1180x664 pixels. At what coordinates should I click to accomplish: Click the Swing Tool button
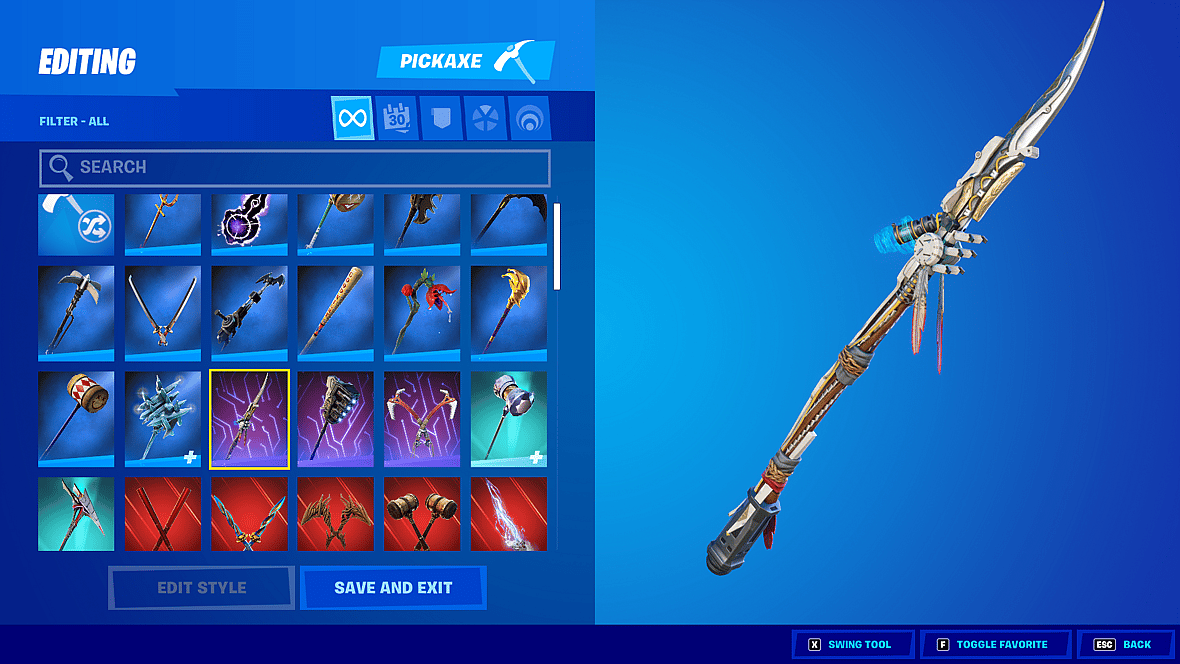(x=855, y=645)
